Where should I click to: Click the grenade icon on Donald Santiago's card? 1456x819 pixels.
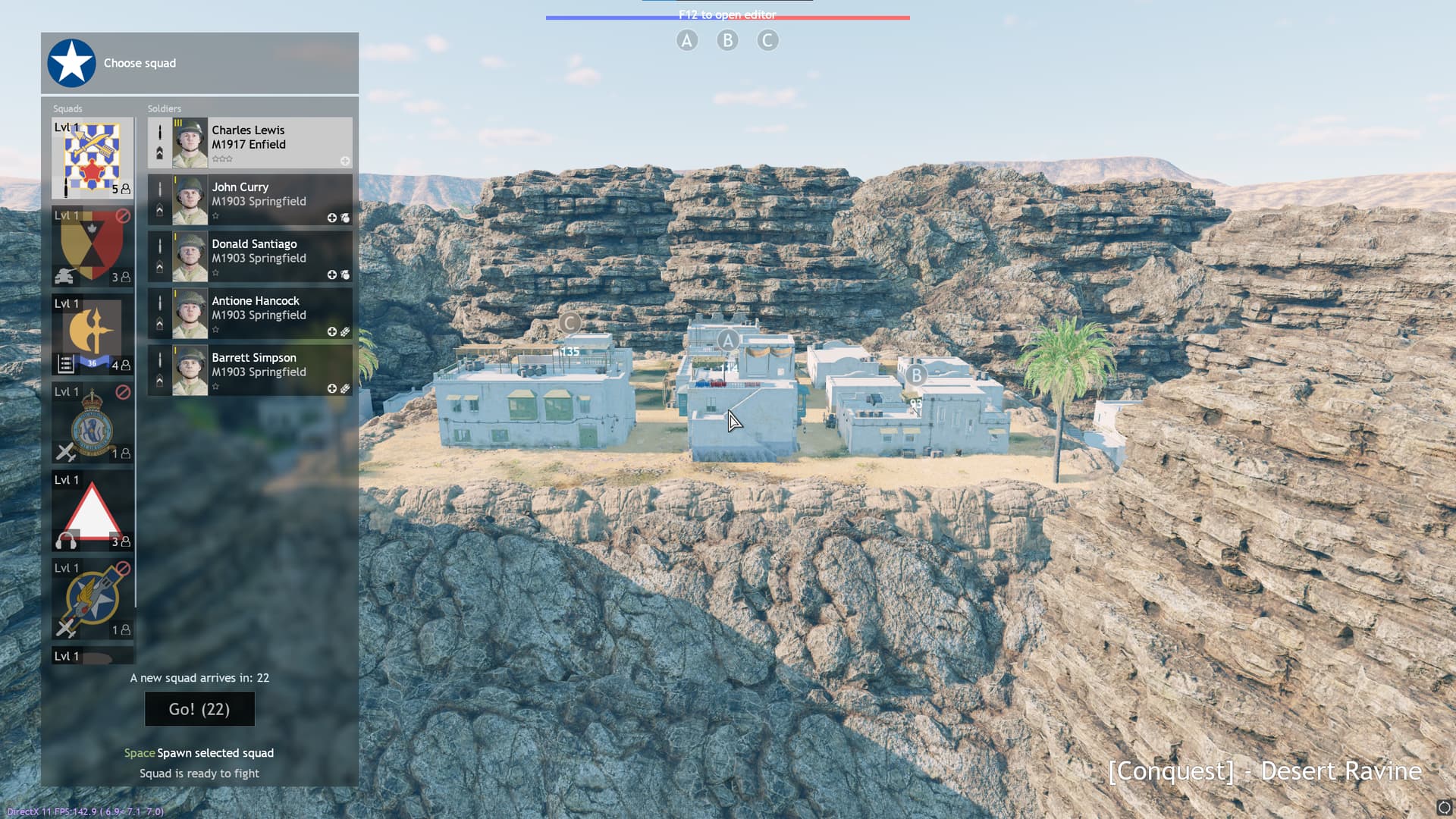tap(347, 274)
